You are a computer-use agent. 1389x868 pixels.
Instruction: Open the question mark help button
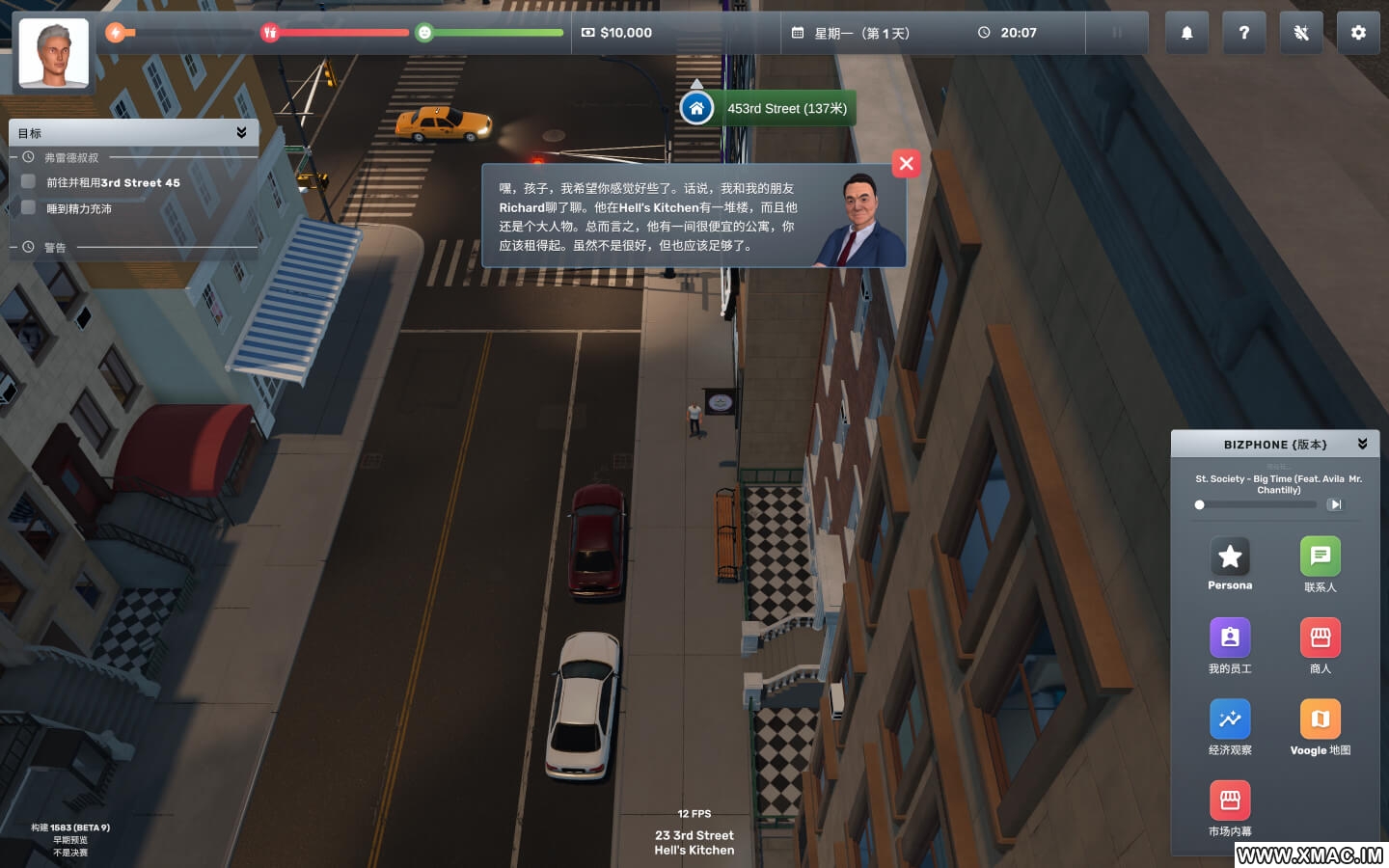pyautogui.click(x=1243, y=33)
